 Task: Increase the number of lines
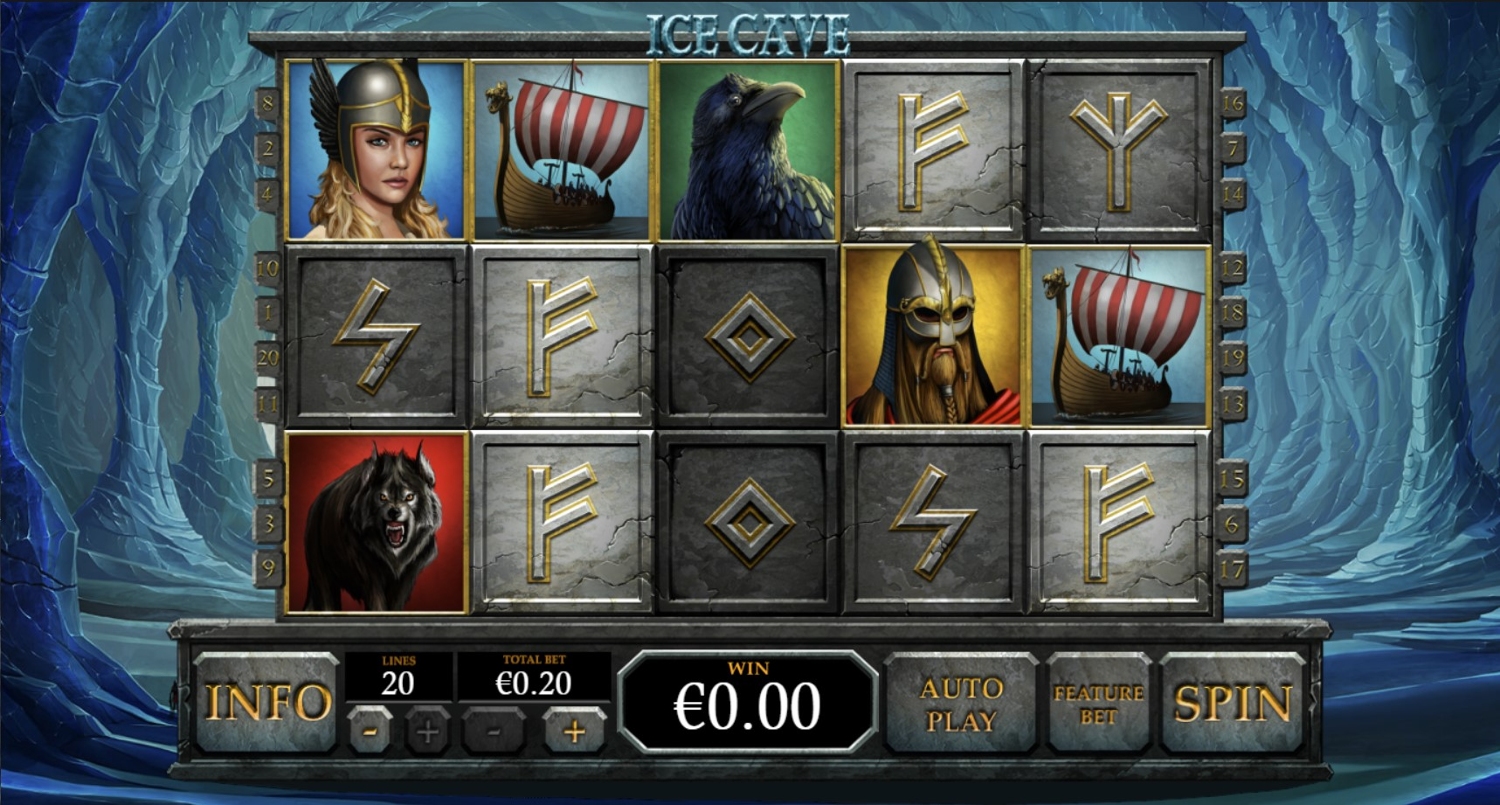(x=428, y=730)
